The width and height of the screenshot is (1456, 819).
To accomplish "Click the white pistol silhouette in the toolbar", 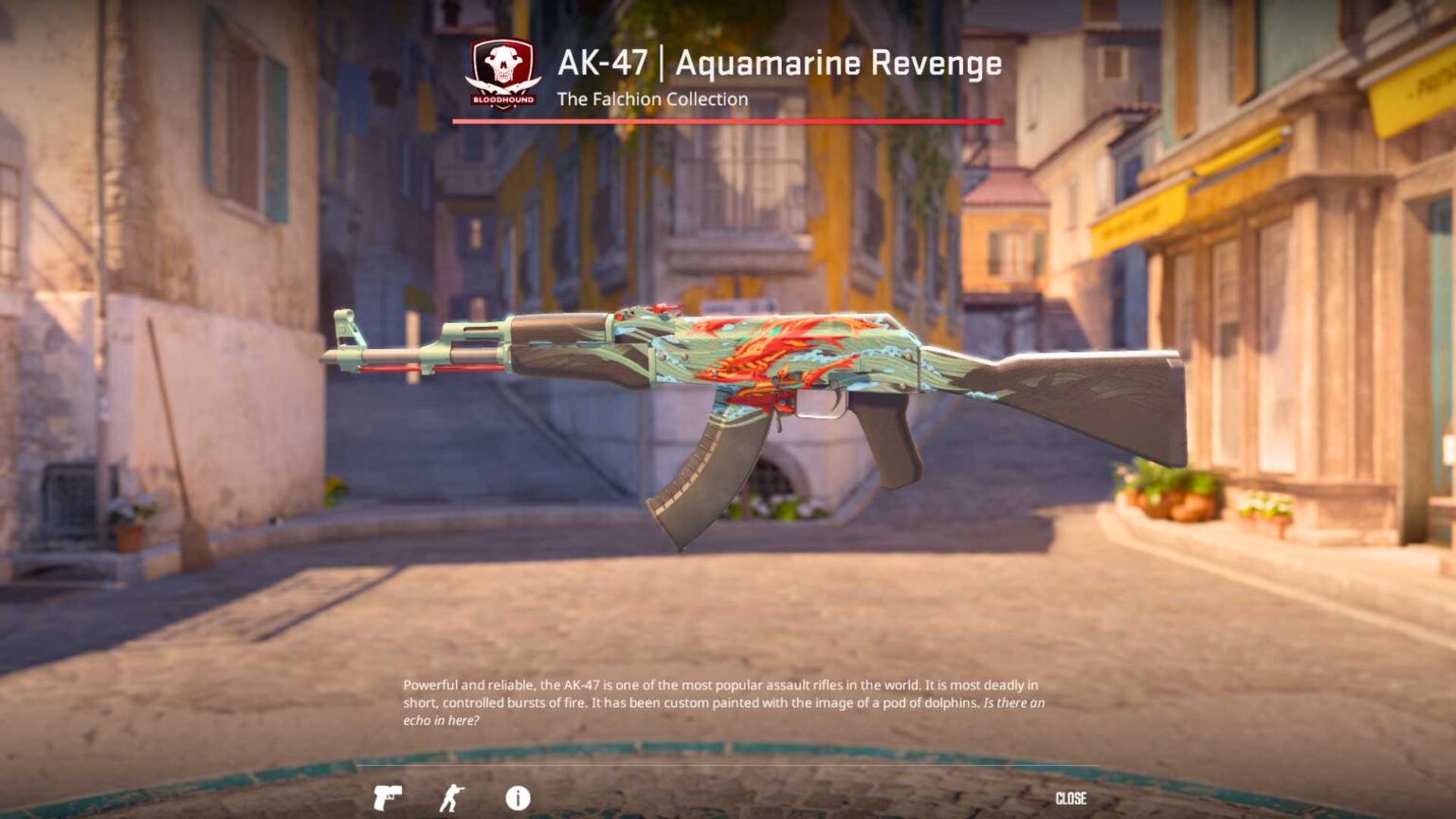I will click(x=389, y=797).
